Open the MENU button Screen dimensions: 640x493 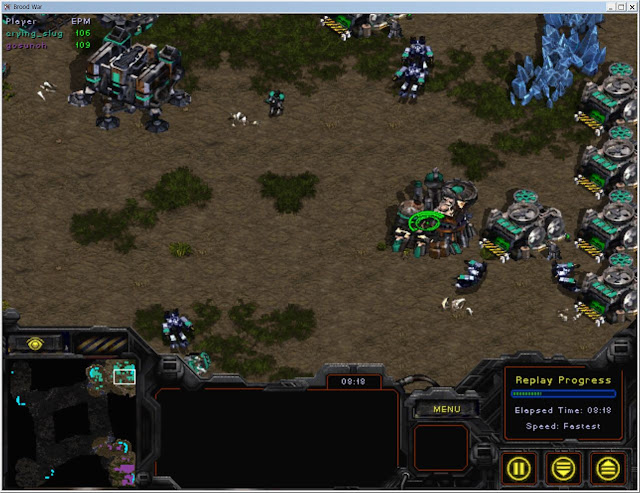pos(446,408)
